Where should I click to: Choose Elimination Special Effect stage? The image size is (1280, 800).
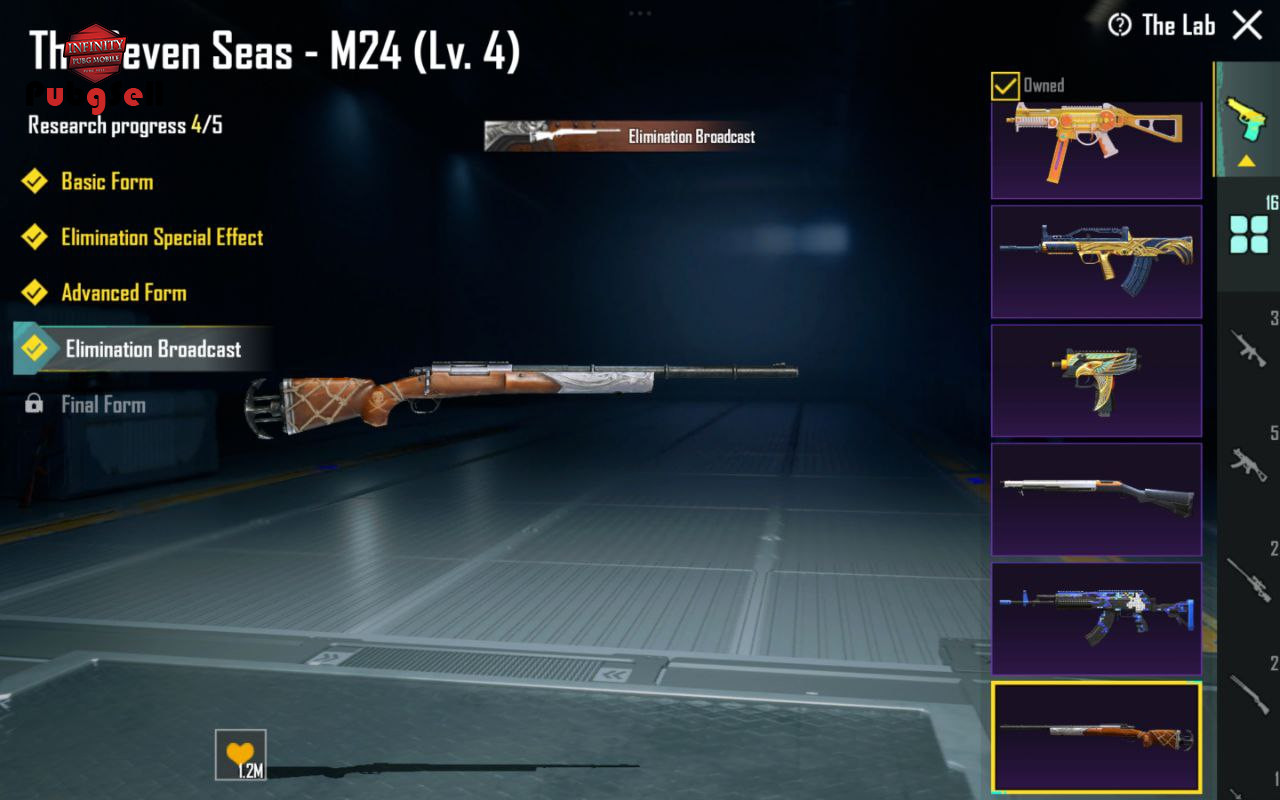[161, 238]
